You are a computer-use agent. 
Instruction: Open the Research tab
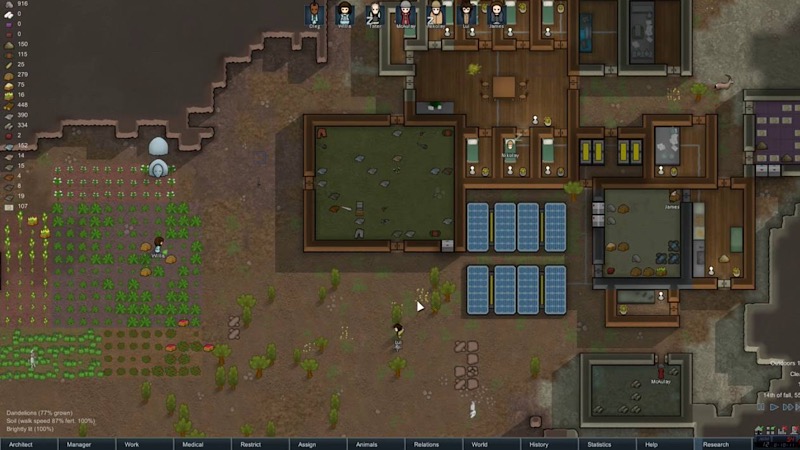click(716, 444)
